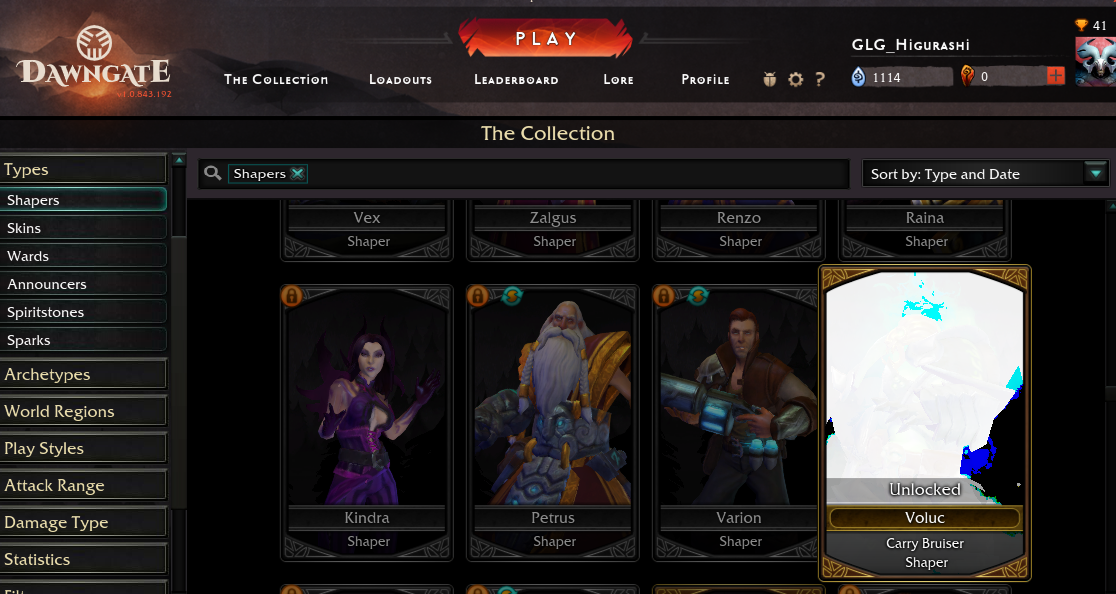Open the Lore section
This screenshot has width=1116, height=594.
(x=618, y=80)
